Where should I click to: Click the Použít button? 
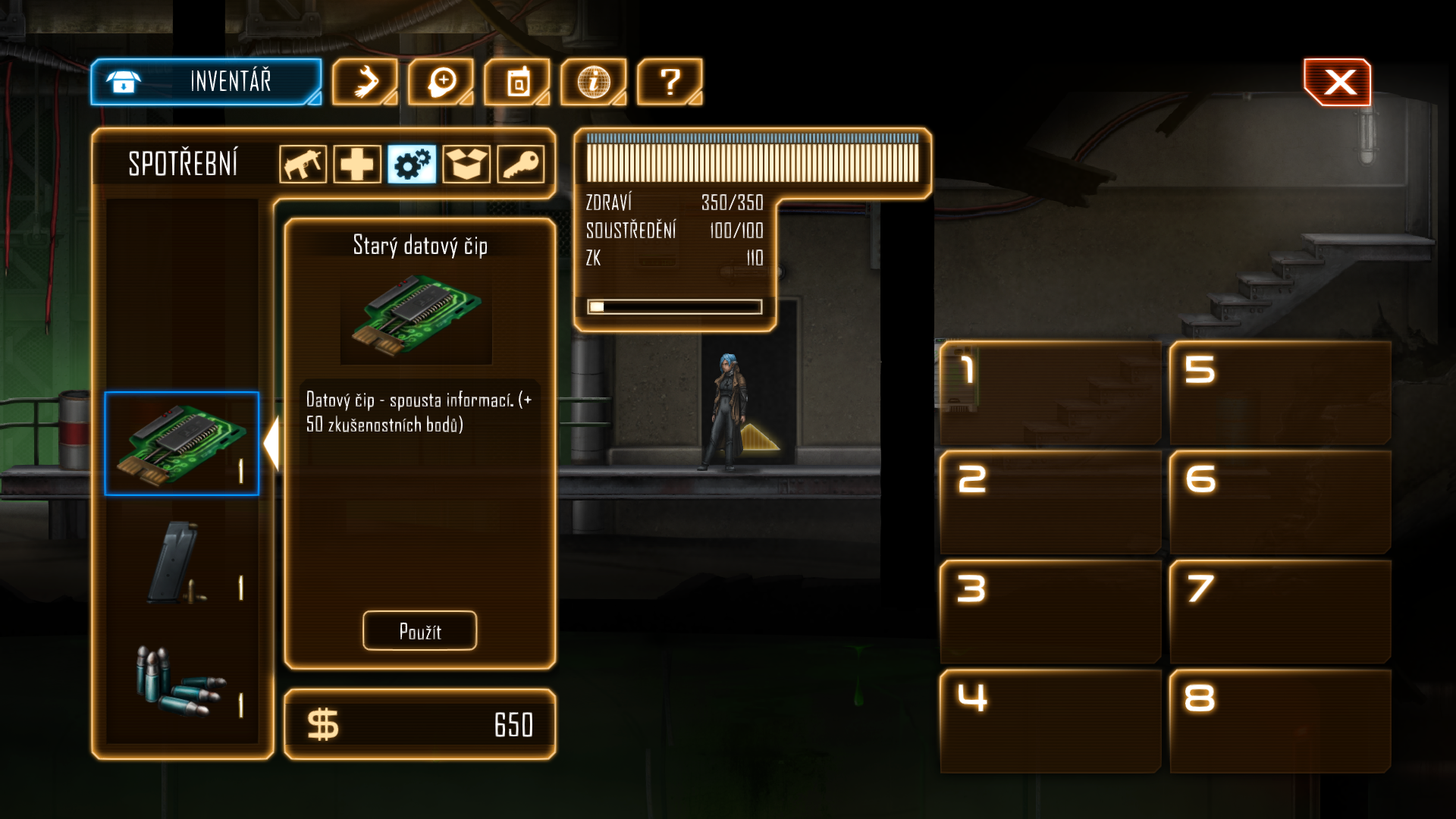click(x=419, y=631)
